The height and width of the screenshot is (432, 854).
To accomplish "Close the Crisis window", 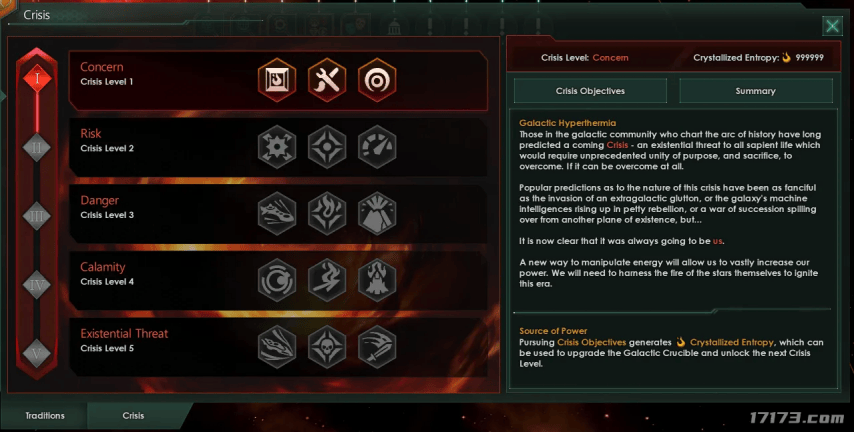I will pyautogui.click(x=831, y=27).
